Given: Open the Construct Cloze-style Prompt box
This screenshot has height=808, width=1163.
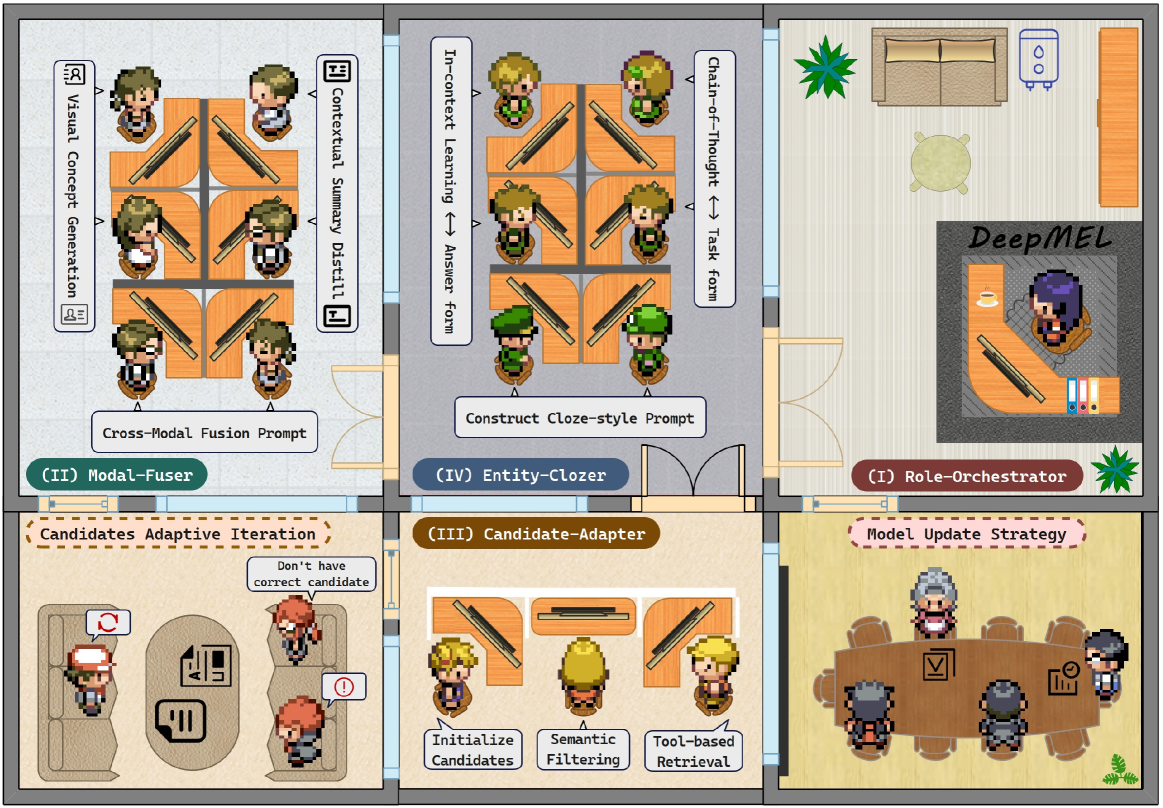Looking at the screenshot, I should click(x=580, y=418).
